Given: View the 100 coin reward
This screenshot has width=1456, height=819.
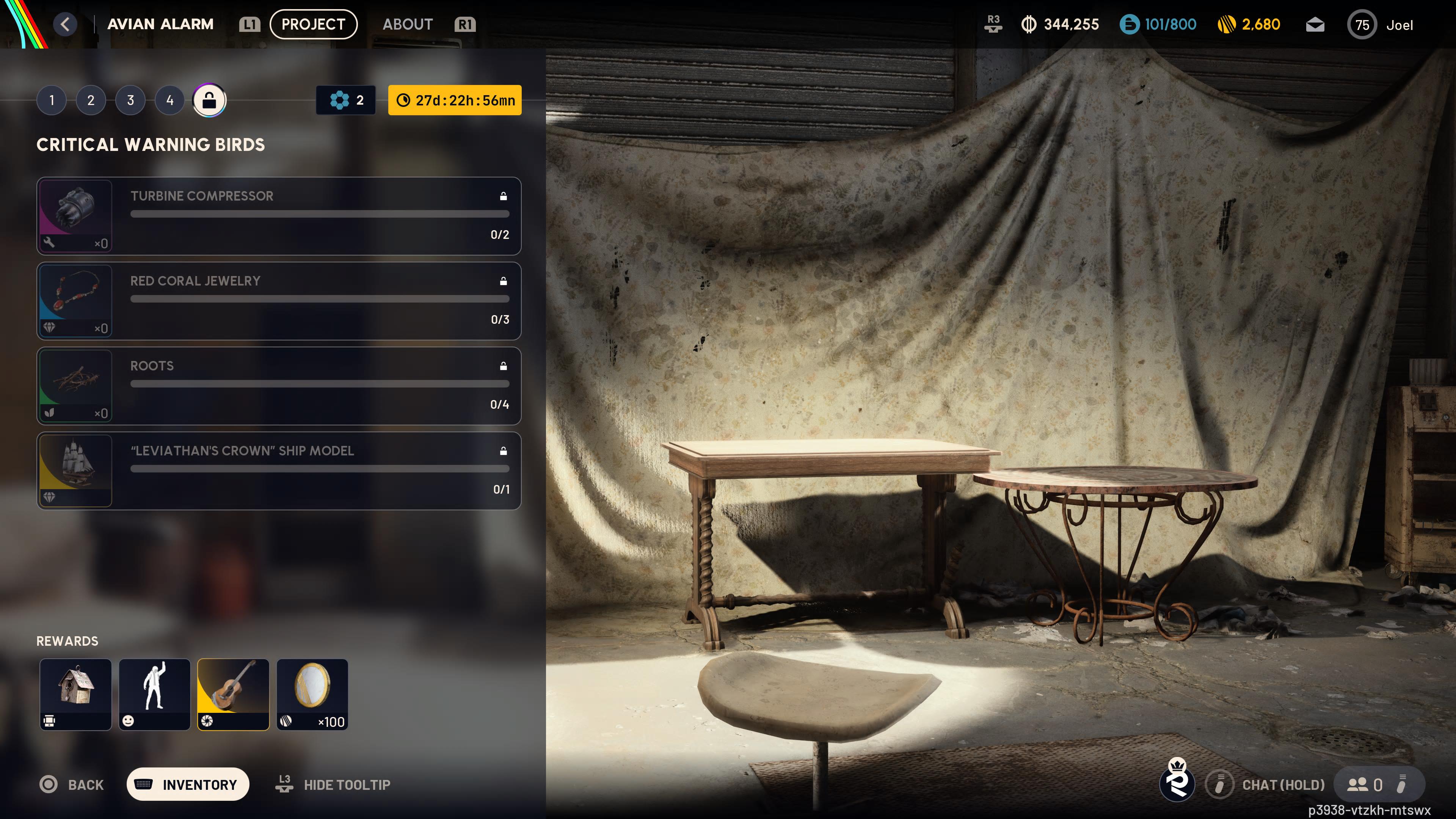Looking at the screenshot, I should (312, 694).
